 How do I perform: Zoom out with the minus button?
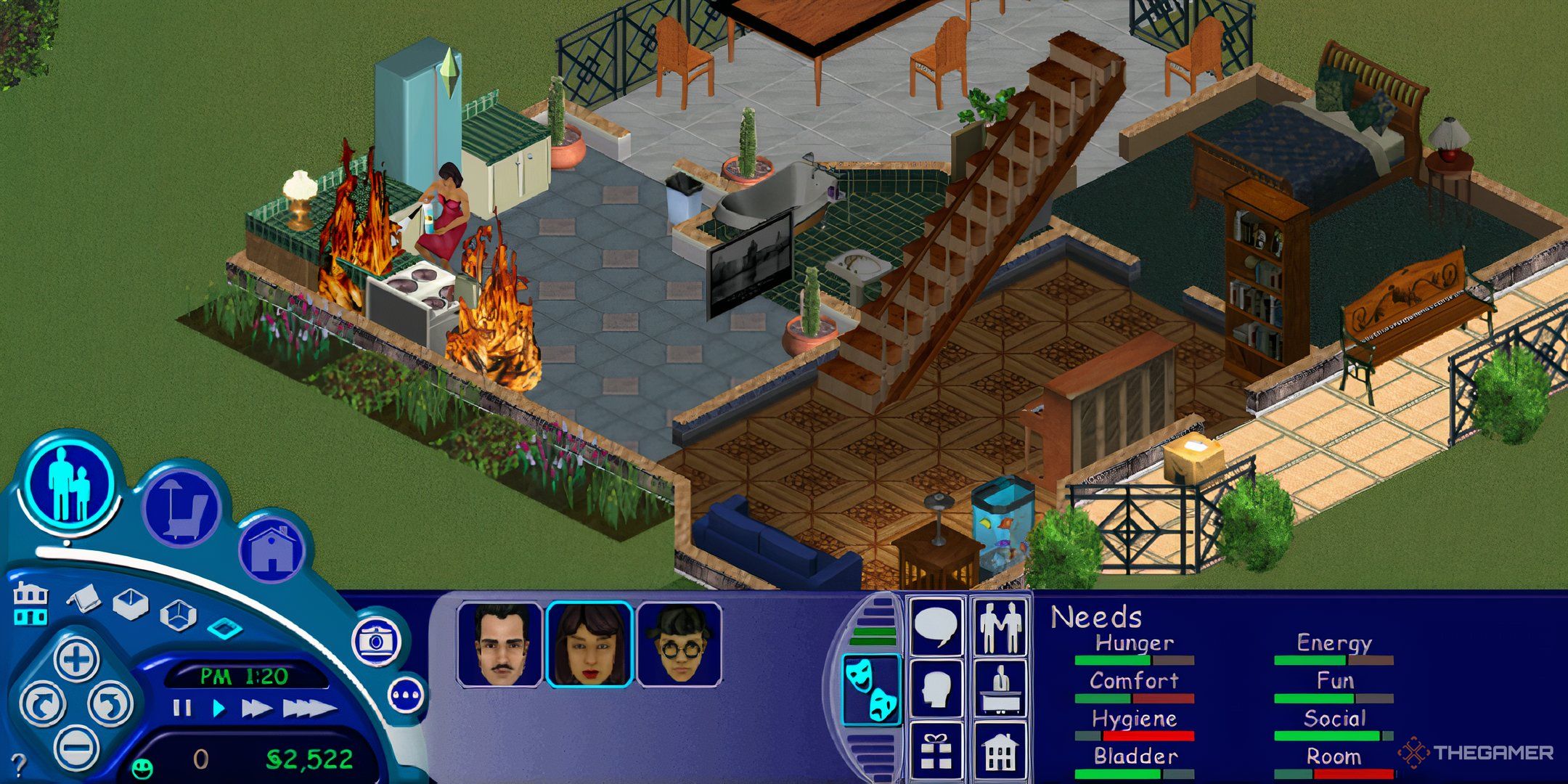(x=77, y=747)
